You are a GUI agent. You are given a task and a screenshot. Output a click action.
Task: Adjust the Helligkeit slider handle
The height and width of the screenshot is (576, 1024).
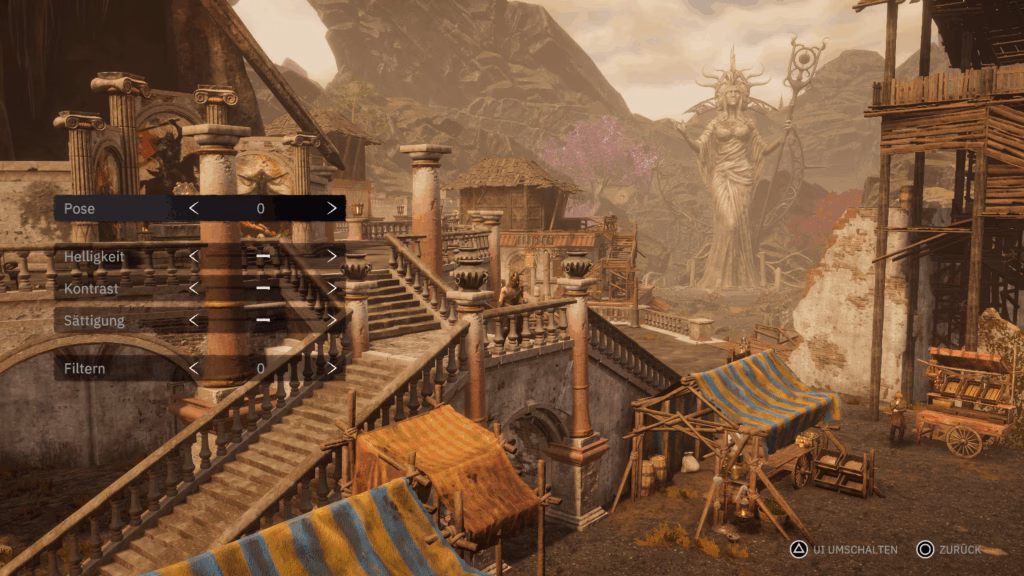click(x=262, y=257)
